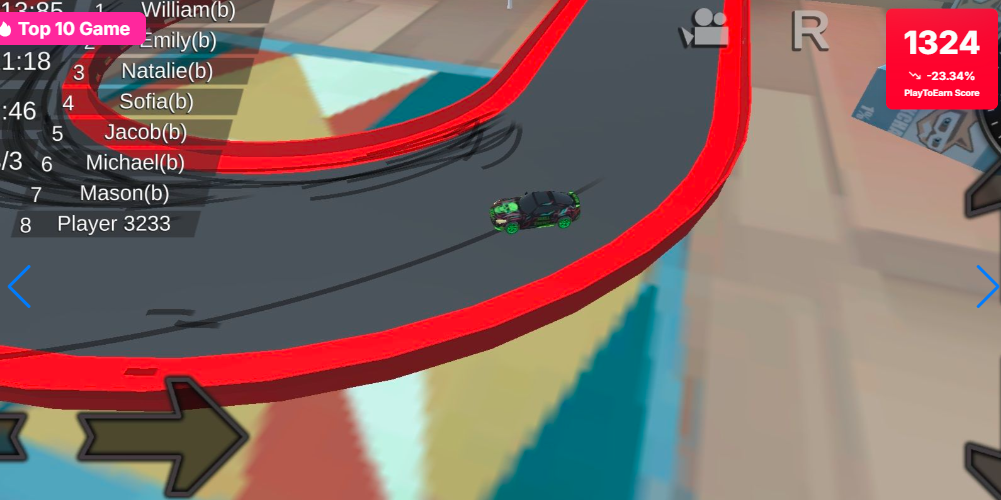The image size is (1001, 500).
Task: Click the R reset button
Action: click(x=809, y=31)
